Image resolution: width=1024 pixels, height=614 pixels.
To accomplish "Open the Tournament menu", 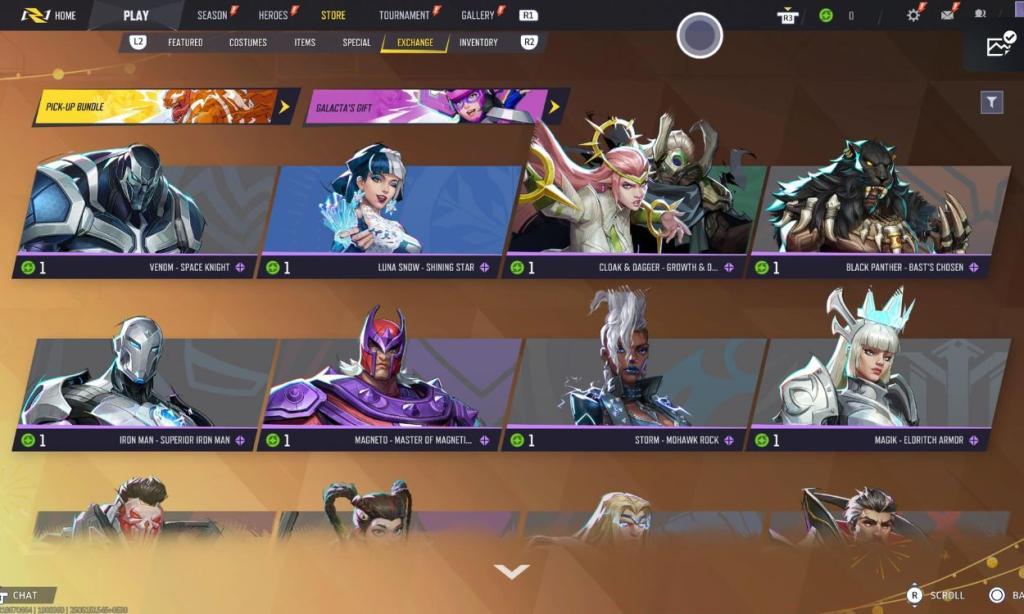I will pyautogui.click(x=404, y=15).
